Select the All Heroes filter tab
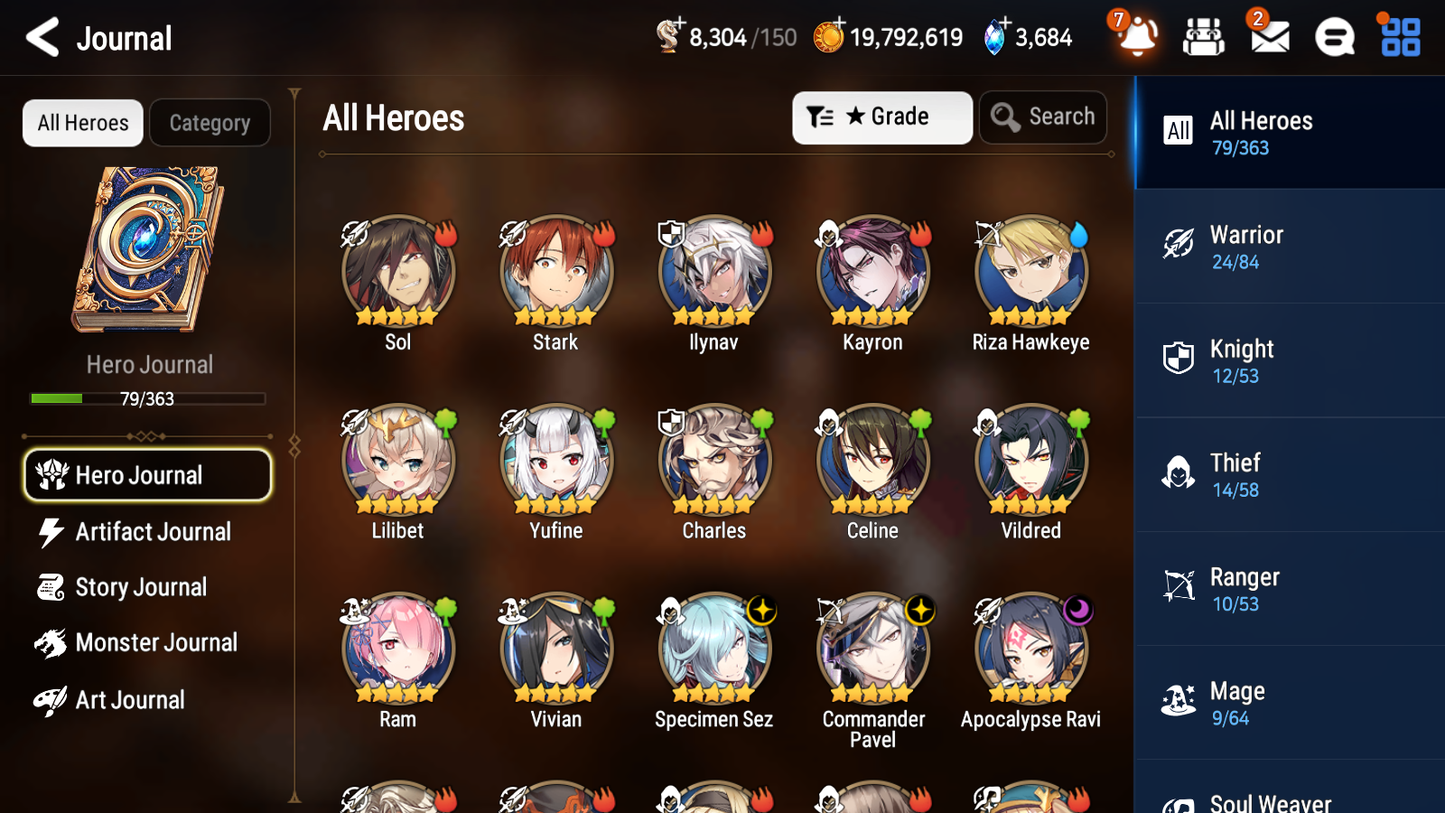Screen dimensions: 1445x813 (82, 123)
